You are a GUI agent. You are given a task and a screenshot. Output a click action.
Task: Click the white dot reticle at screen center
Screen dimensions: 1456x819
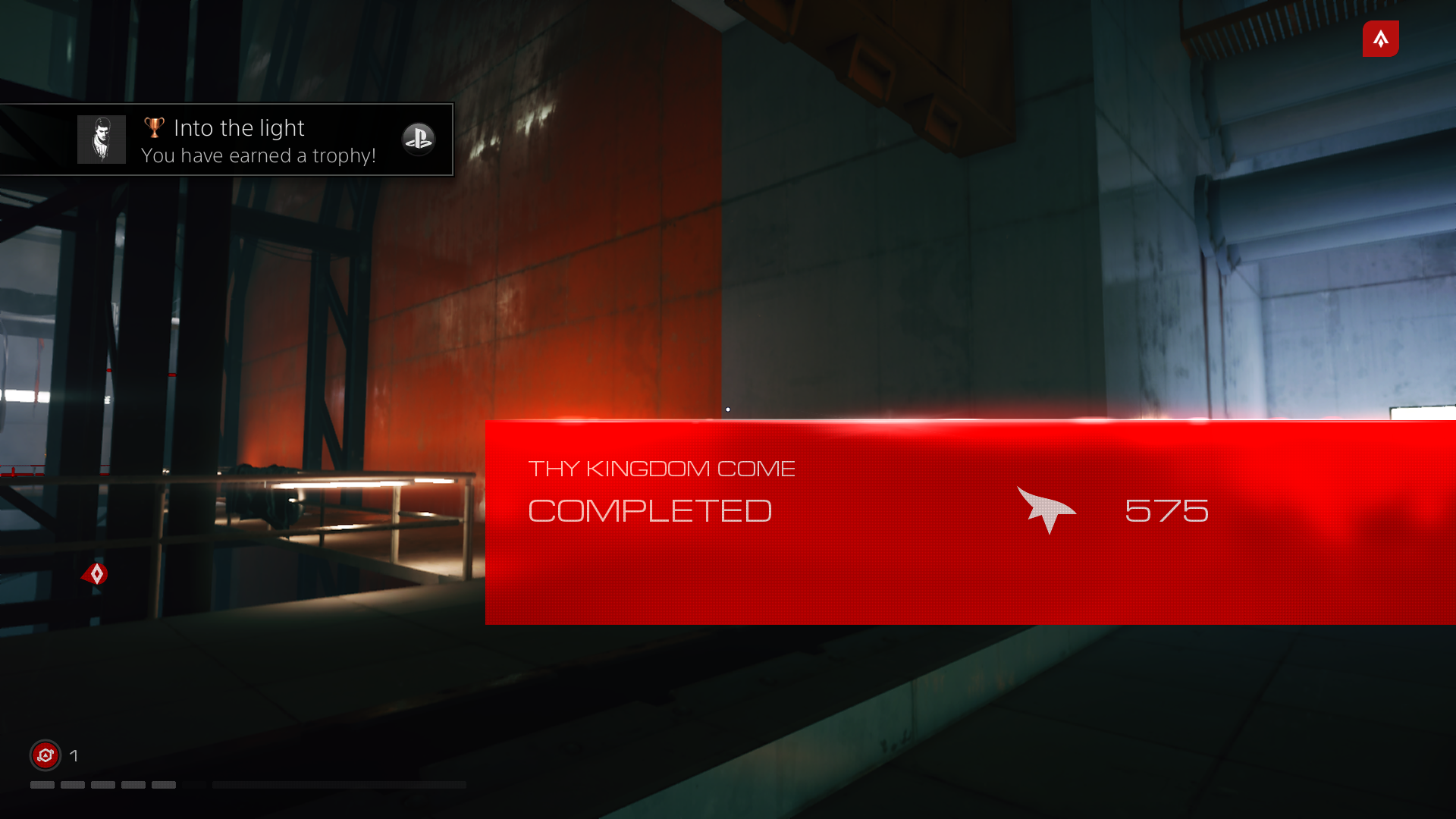[x=728, y=409]
